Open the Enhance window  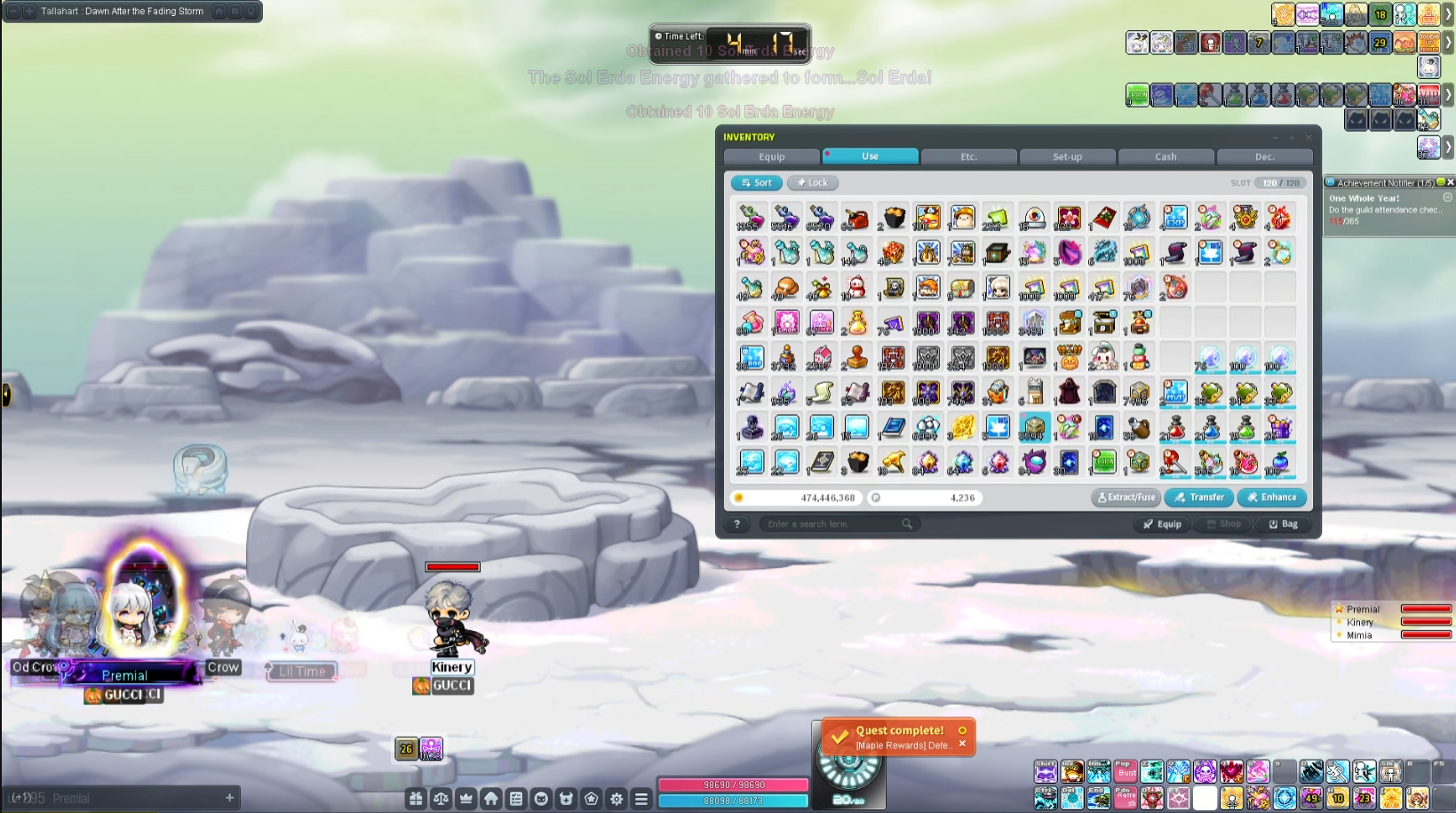1271,498
